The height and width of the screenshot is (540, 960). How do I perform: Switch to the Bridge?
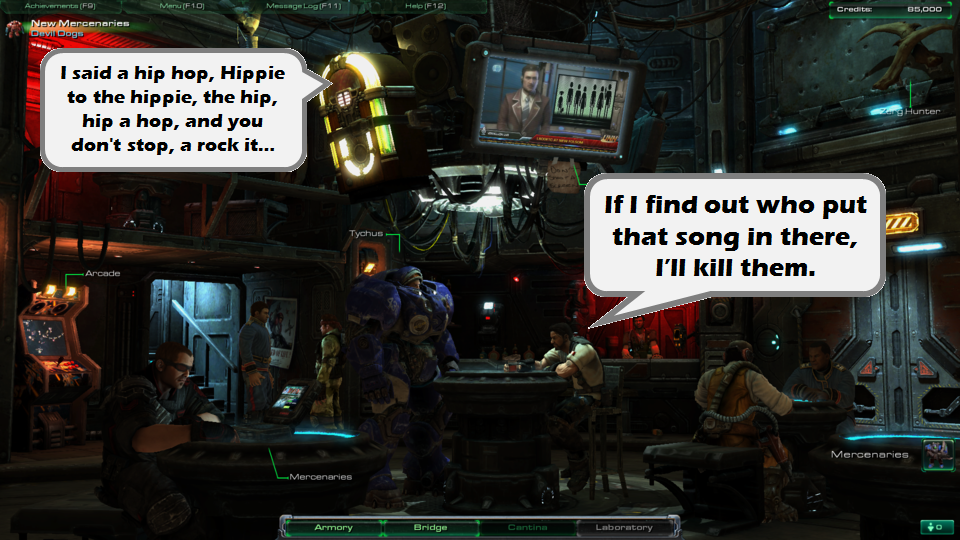tap(430, 527)
